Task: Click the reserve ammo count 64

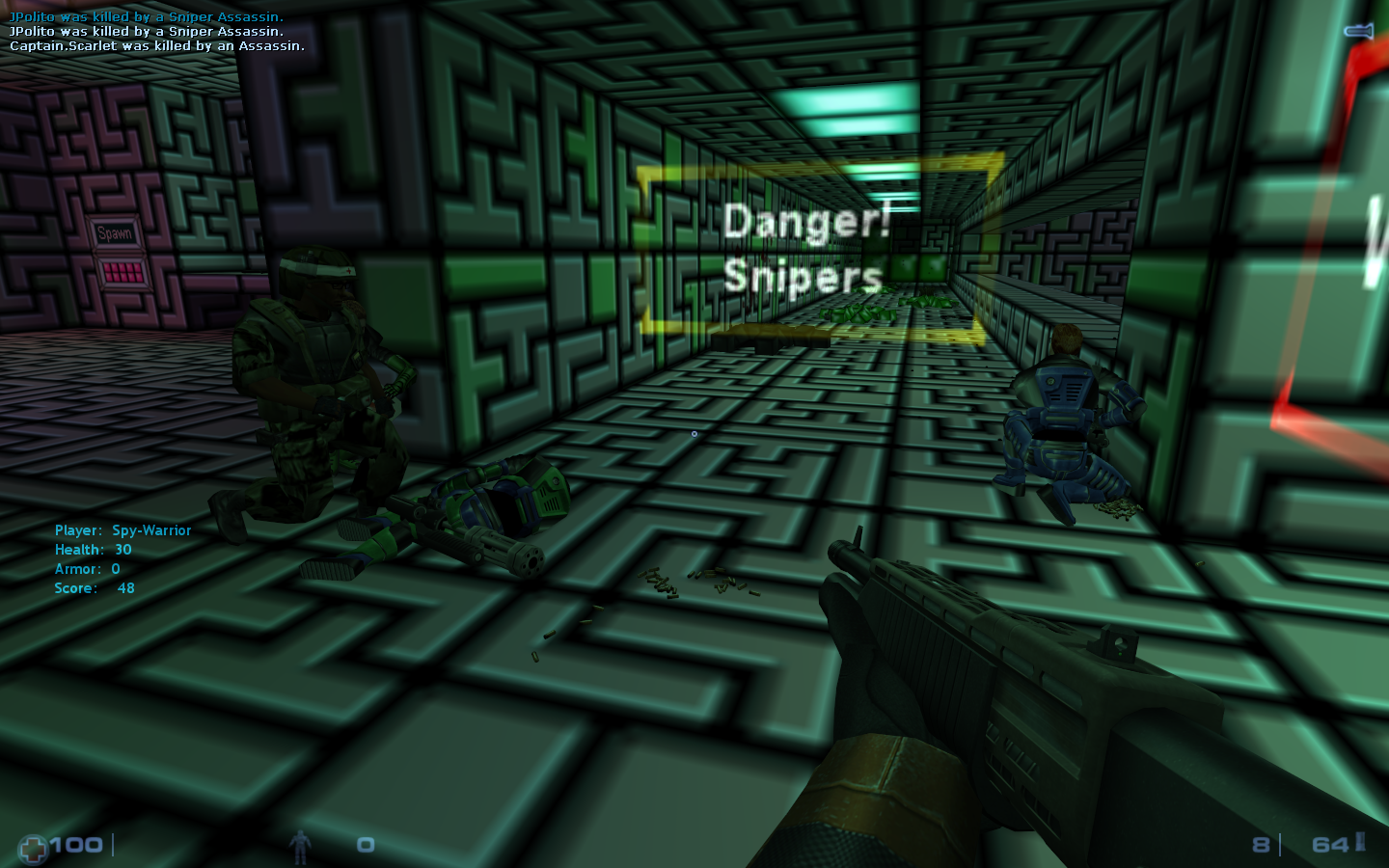Action: click(x=1329, y=843)
